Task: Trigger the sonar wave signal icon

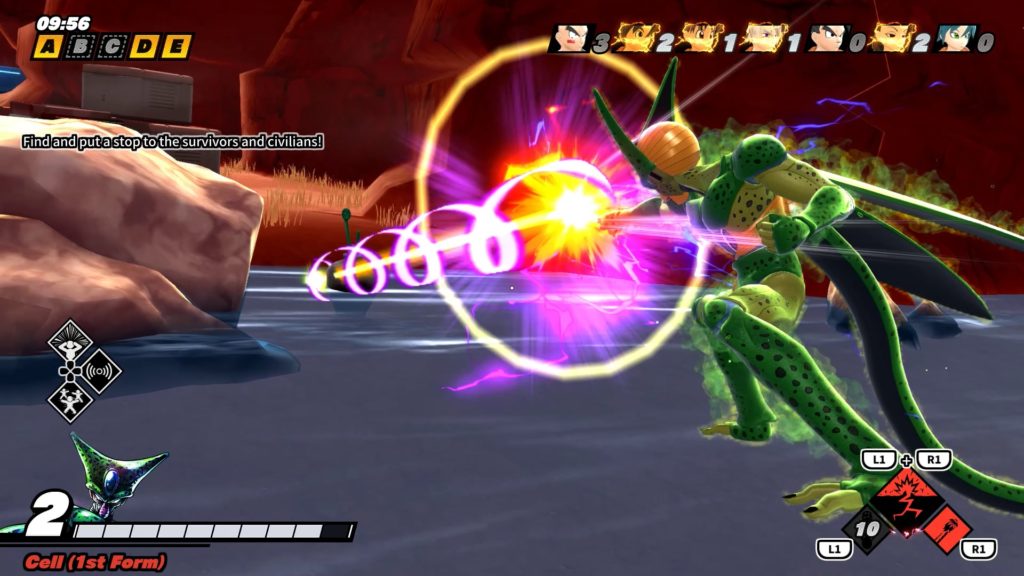Action: [98, 372]
